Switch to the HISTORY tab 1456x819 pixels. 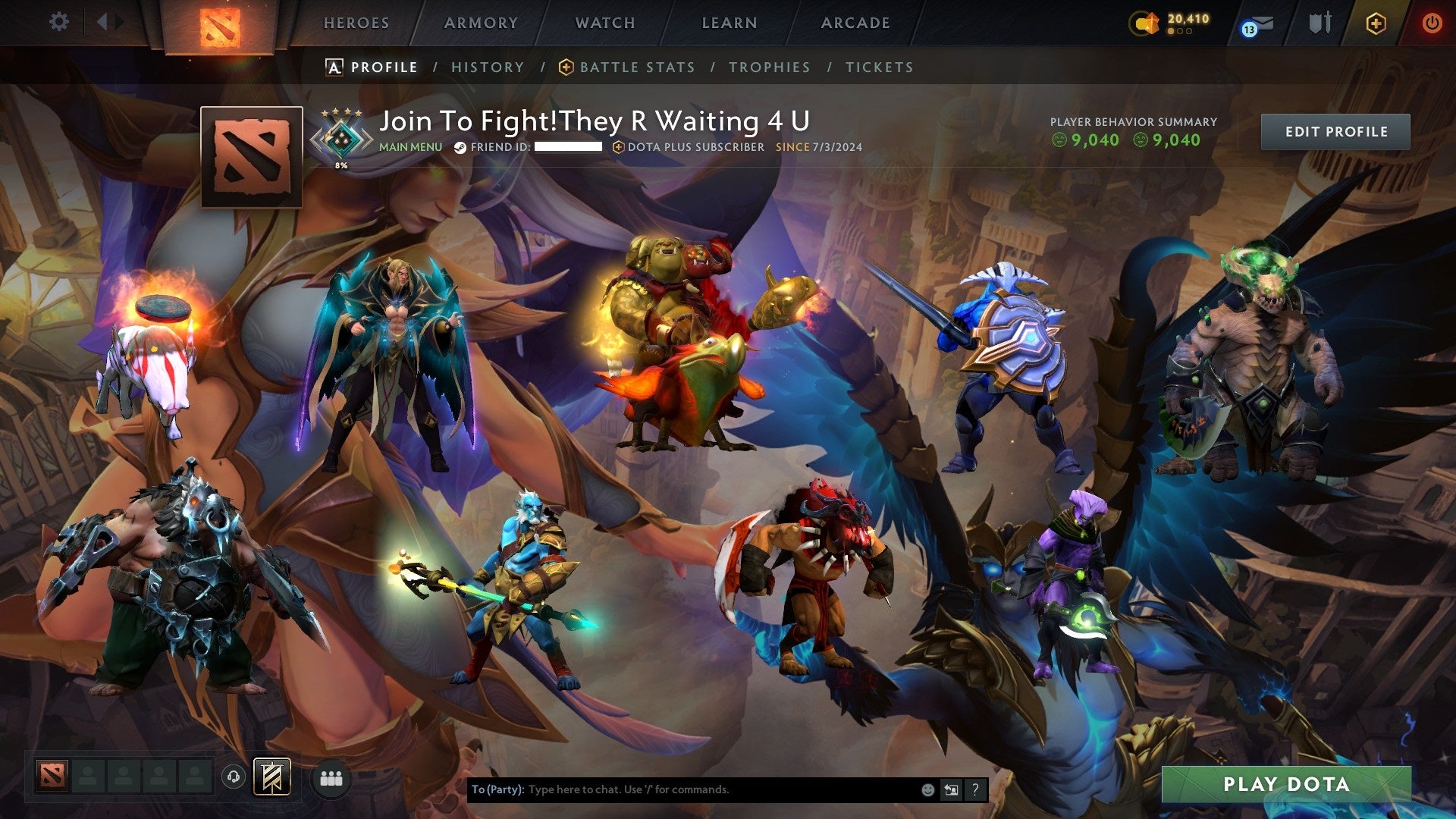click(x=487, y=67)
